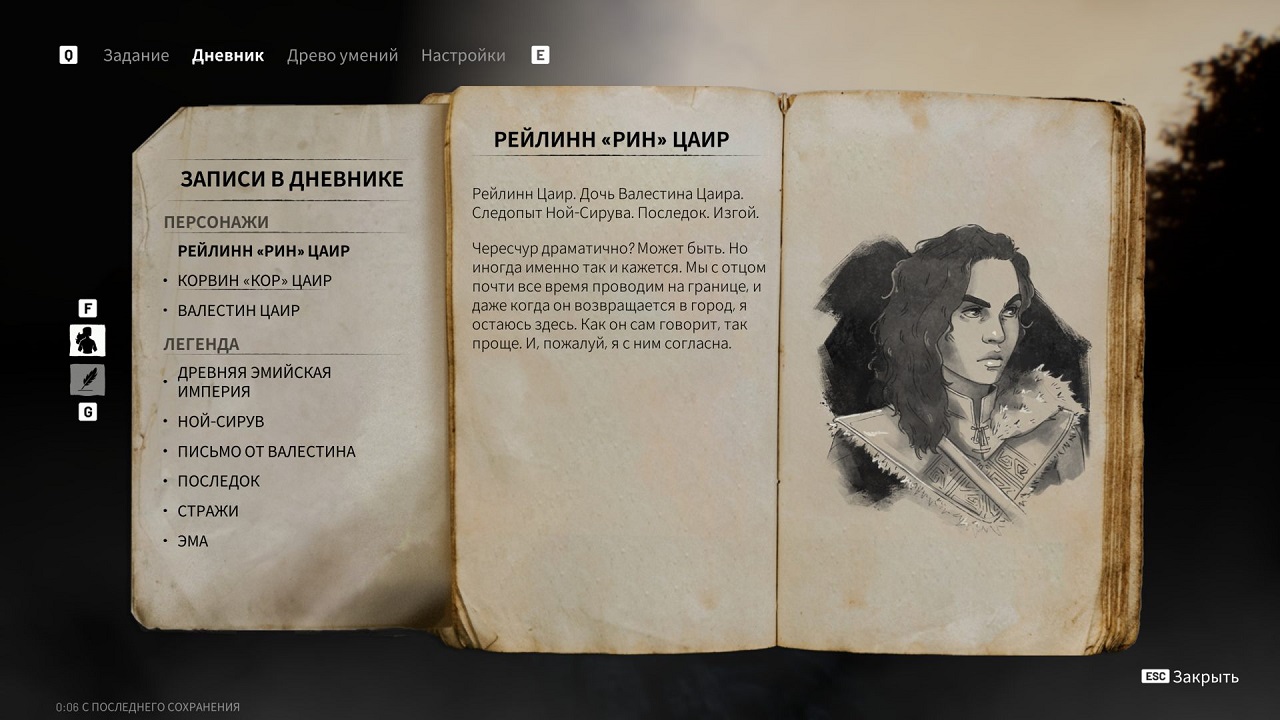Switch to the feather quill journal section
Image resolution: width=1280 pixels, height=720 pixels.
pos(87,380)
